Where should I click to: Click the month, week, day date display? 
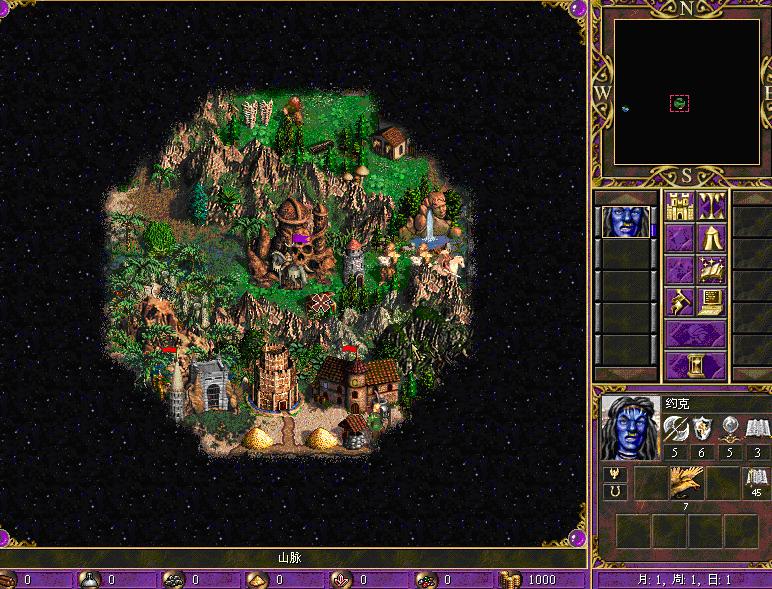[x=685, y=579]
